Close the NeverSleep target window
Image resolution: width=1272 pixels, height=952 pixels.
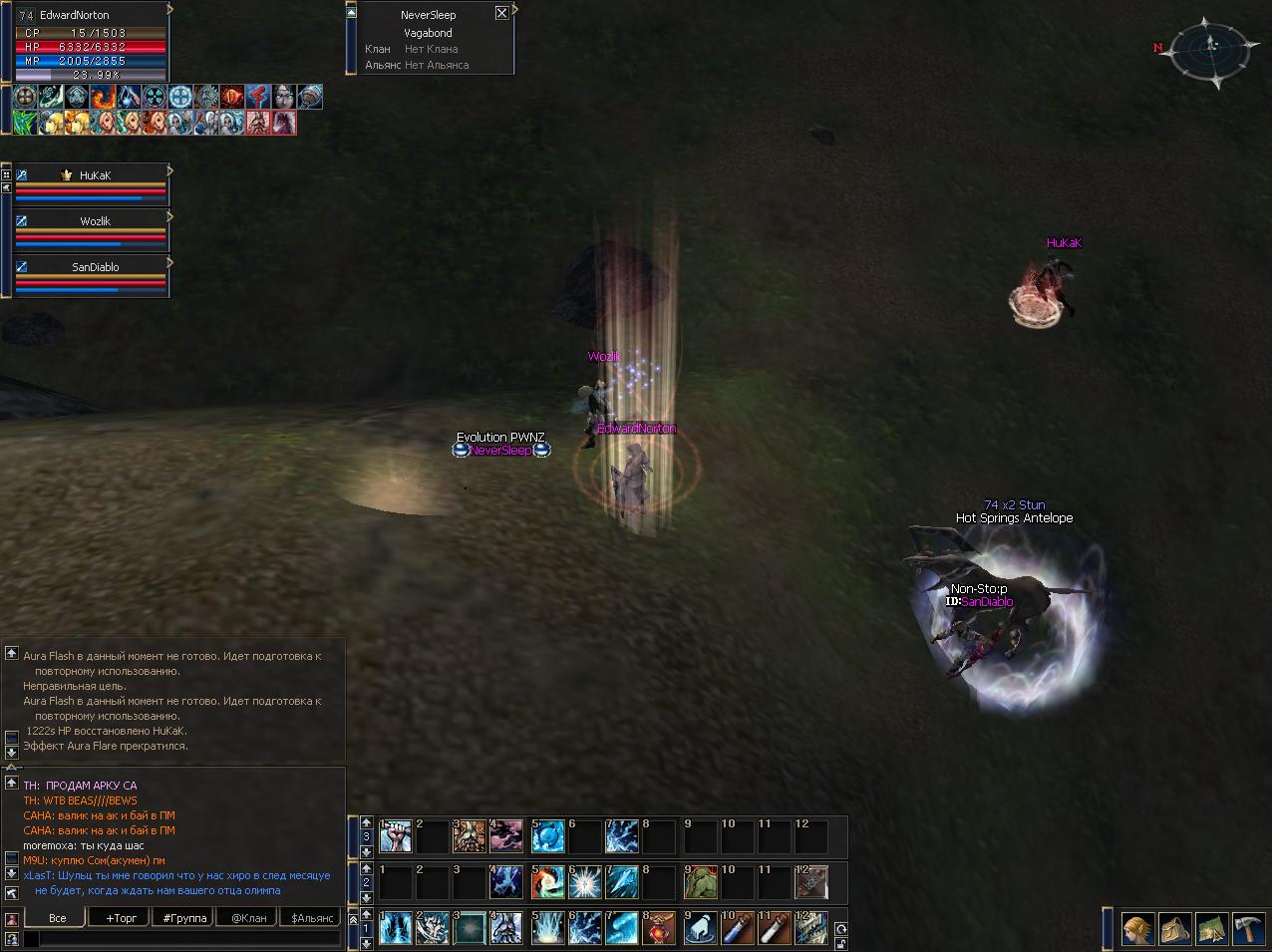tap(501, 13)
